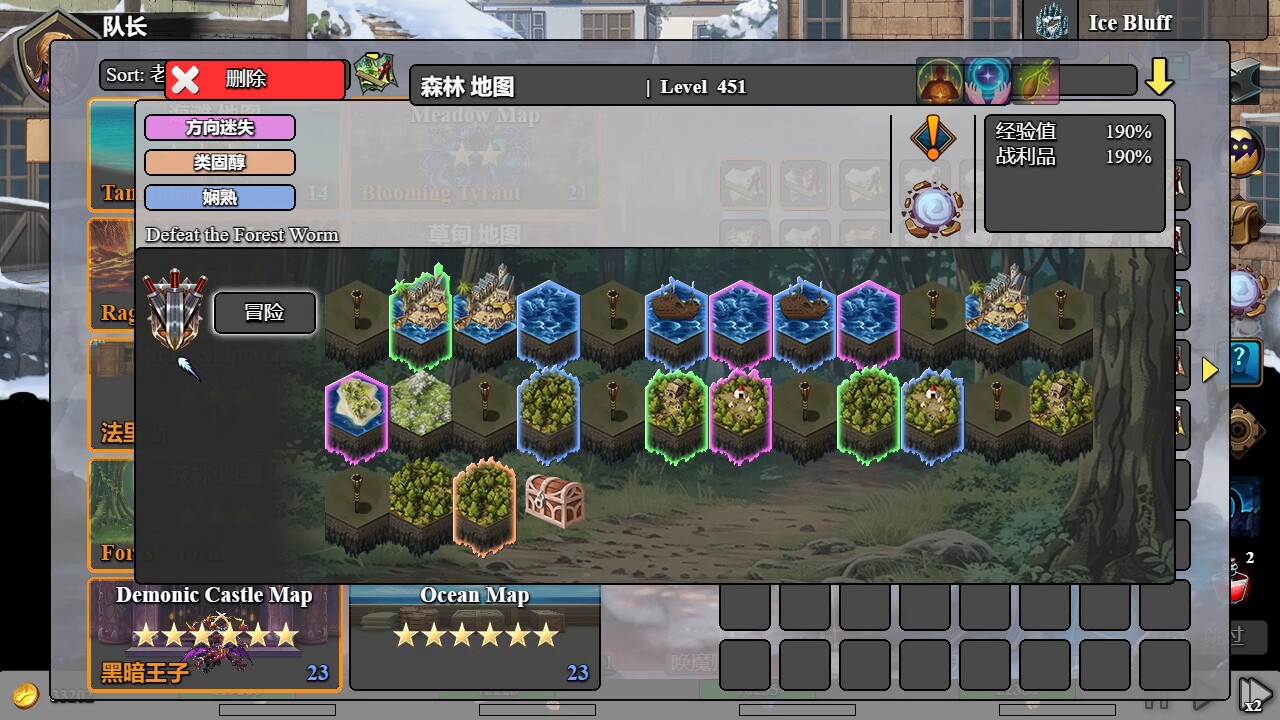
Task: Click the yellow down arrow above the stats panel
Action: [1161, 75]
